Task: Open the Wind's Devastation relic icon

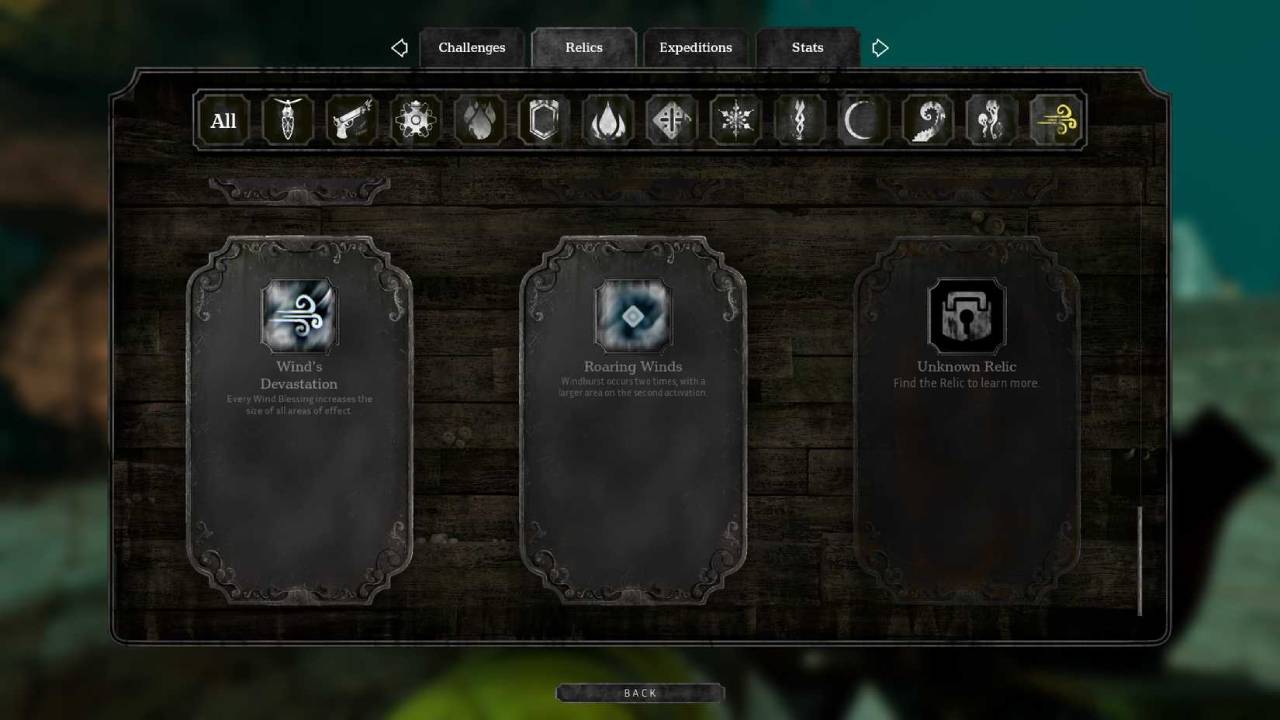Action: (x=298, y=315)
